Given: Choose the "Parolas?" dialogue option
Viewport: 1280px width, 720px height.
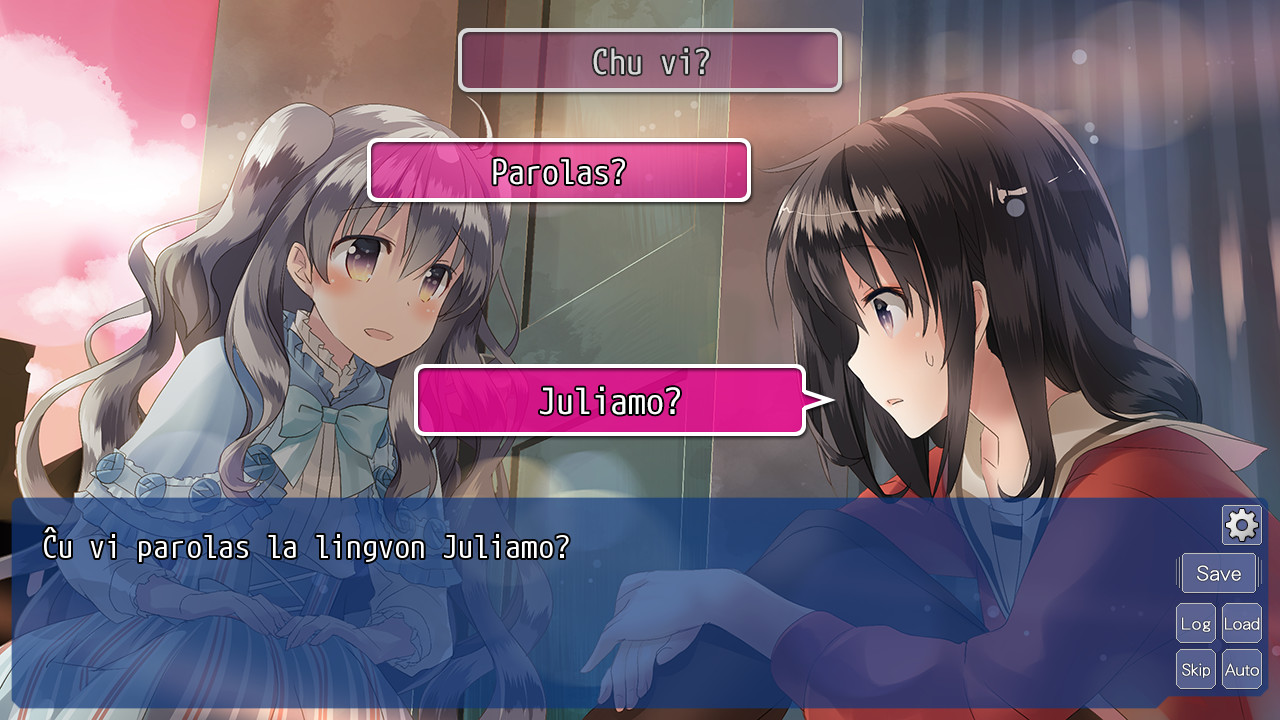Looking at the screenshot, I should (x=558, y=170).
